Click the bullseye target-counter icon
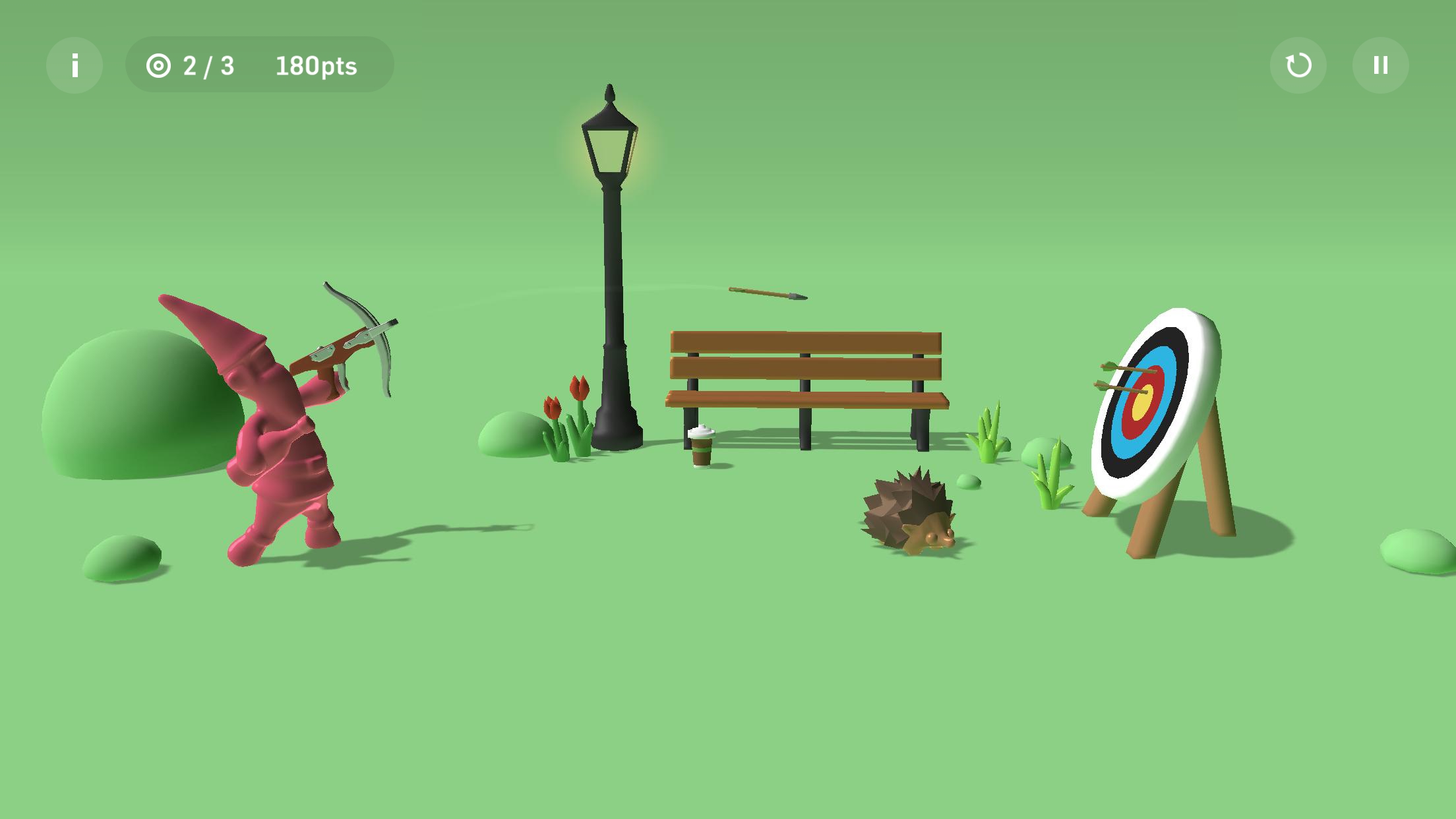The width and height of the screenshot is (1456, 819). point(160,65)
